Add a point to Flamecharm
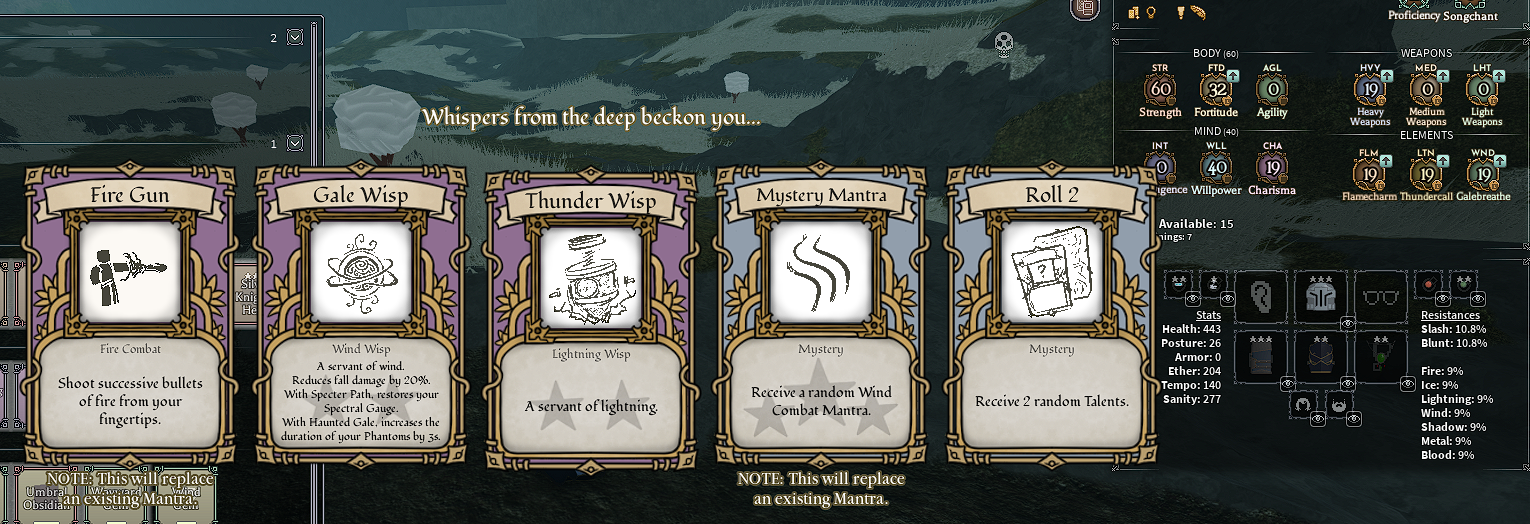Viewport: 1530px width, 524px height. point(1387,158)
